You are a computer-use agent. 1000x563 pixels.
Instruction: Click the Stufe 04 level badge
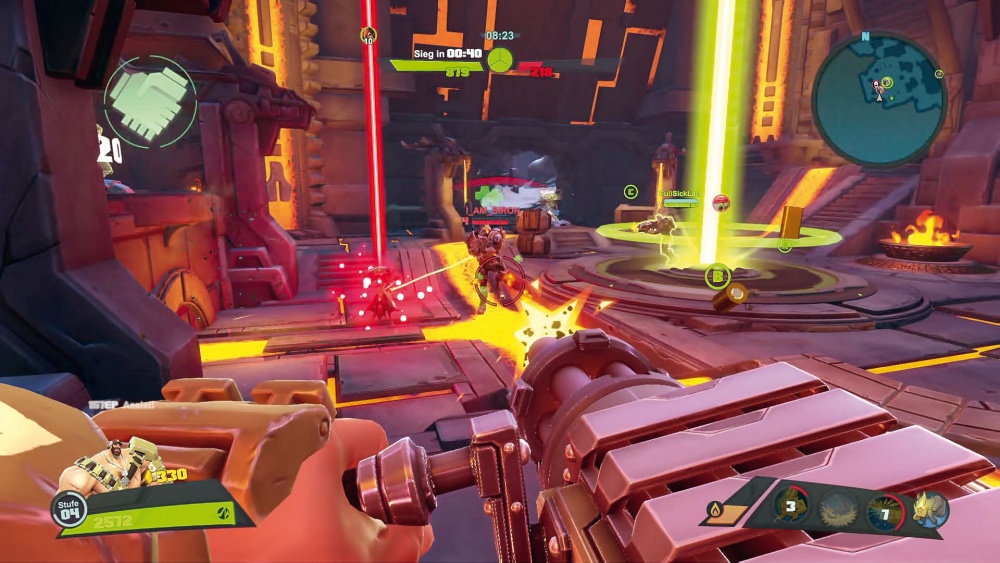click(x=68, y=508)
